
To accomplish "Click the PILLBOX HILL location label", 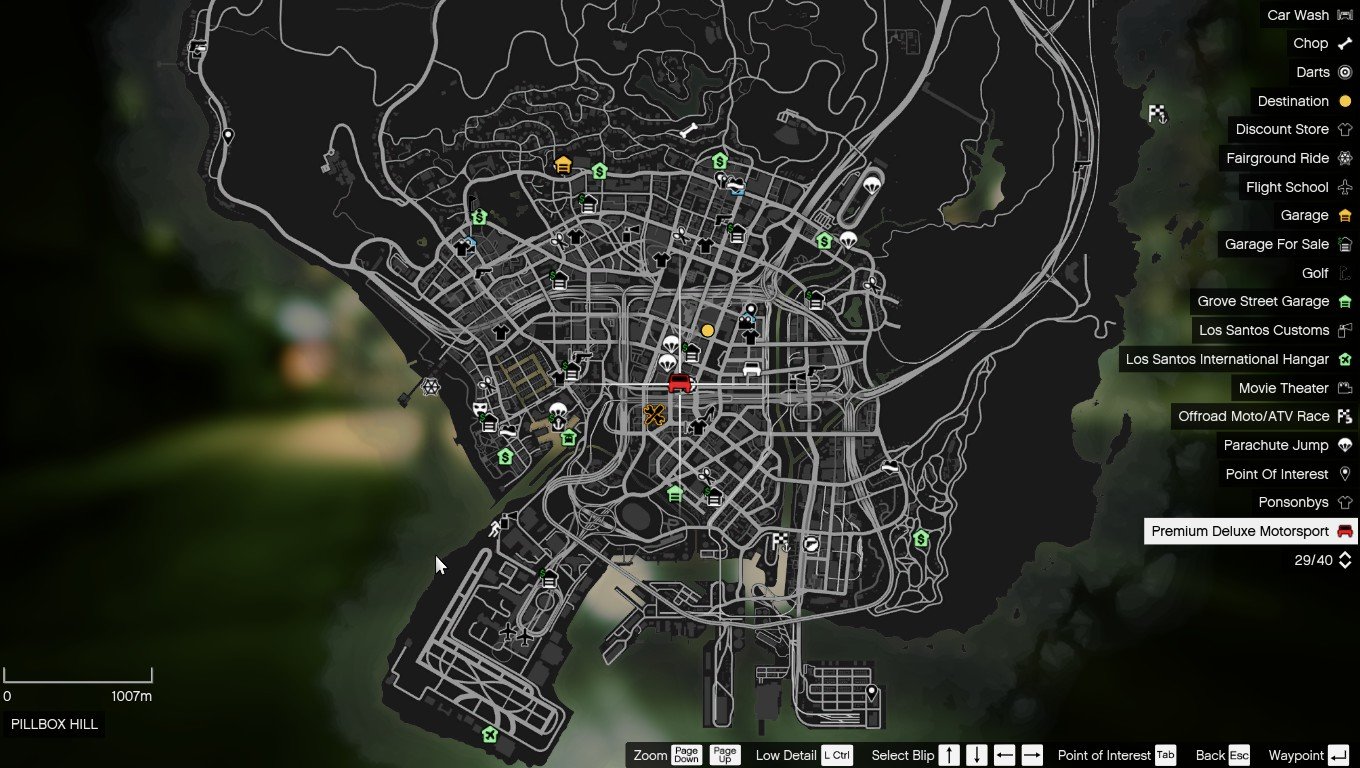I will pyautogui.click(x=54, y=724).
